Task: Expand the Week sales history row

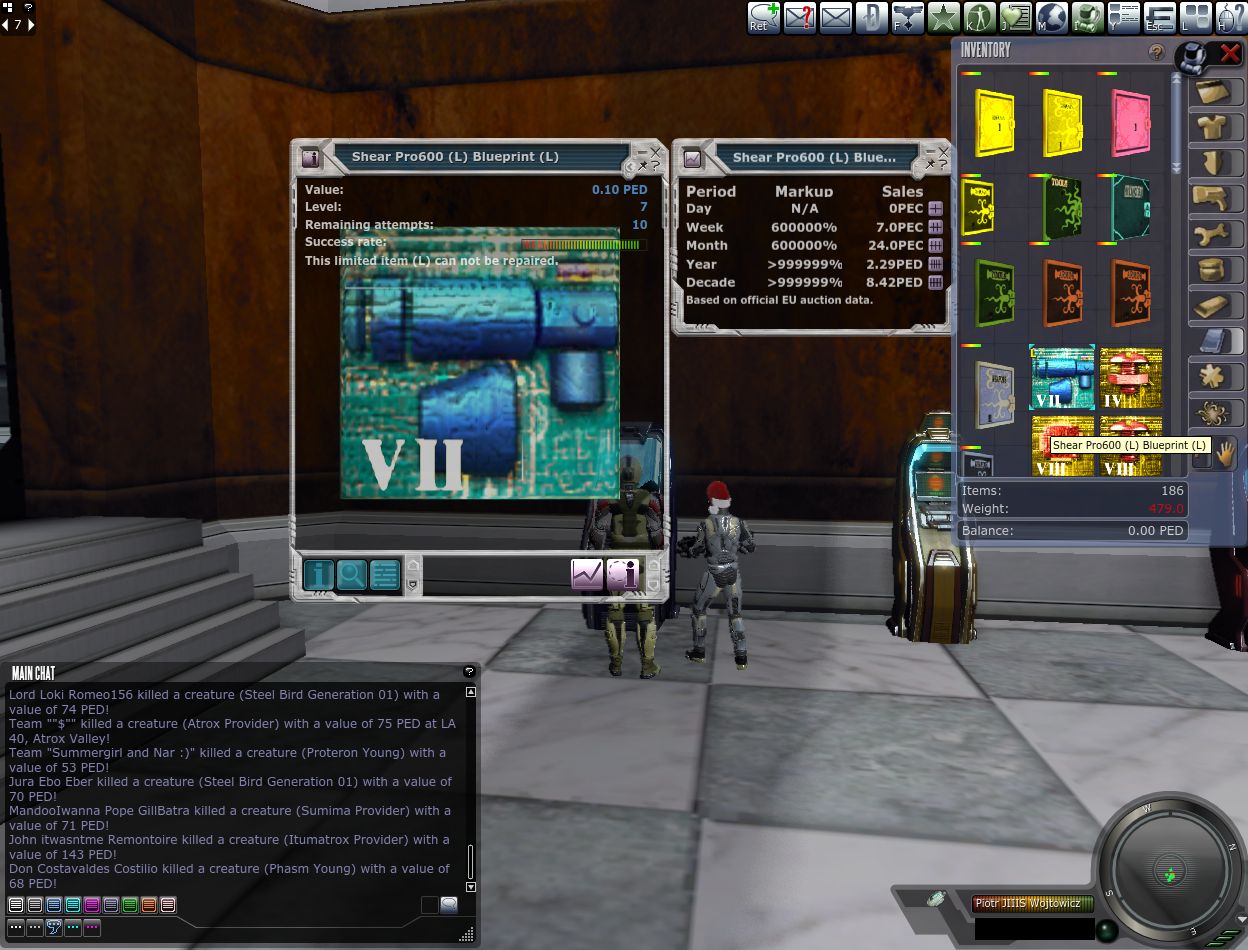Action: coord(935,227)
